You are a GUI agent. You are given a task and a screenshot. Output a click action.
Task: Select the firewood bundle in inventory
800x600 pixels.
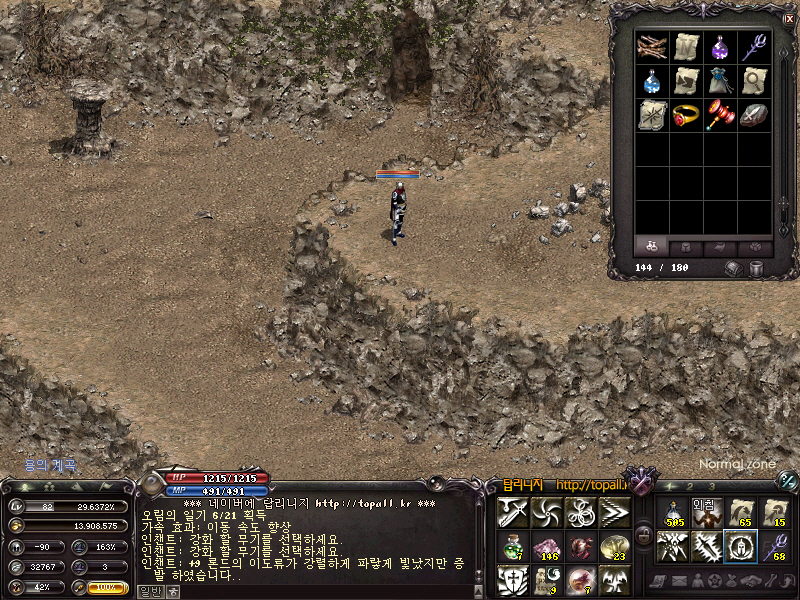click(654, 47)
